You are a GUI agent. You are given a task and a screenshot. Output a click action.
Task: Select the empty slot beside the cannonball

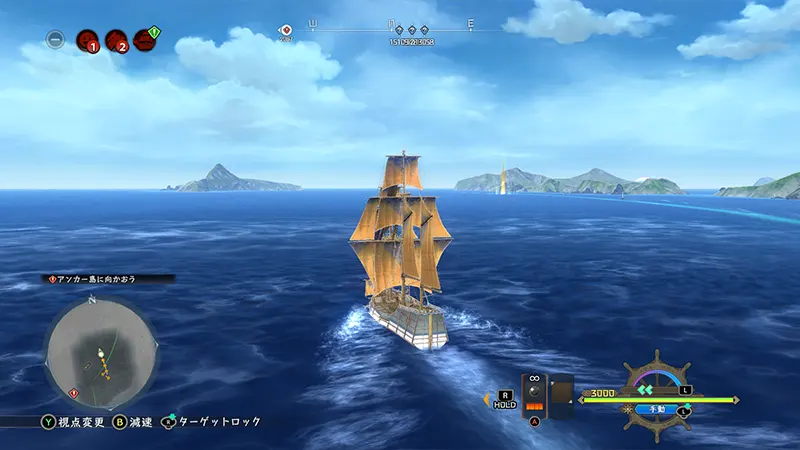click(562, 393)
